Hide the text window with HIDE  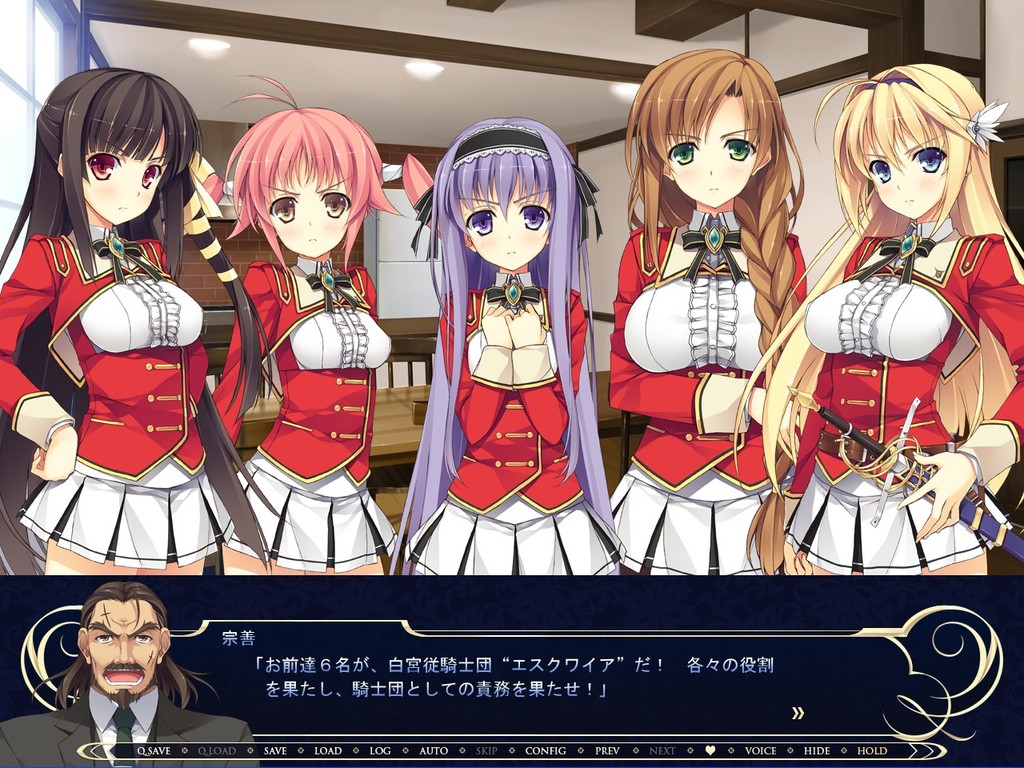point(817,750)
